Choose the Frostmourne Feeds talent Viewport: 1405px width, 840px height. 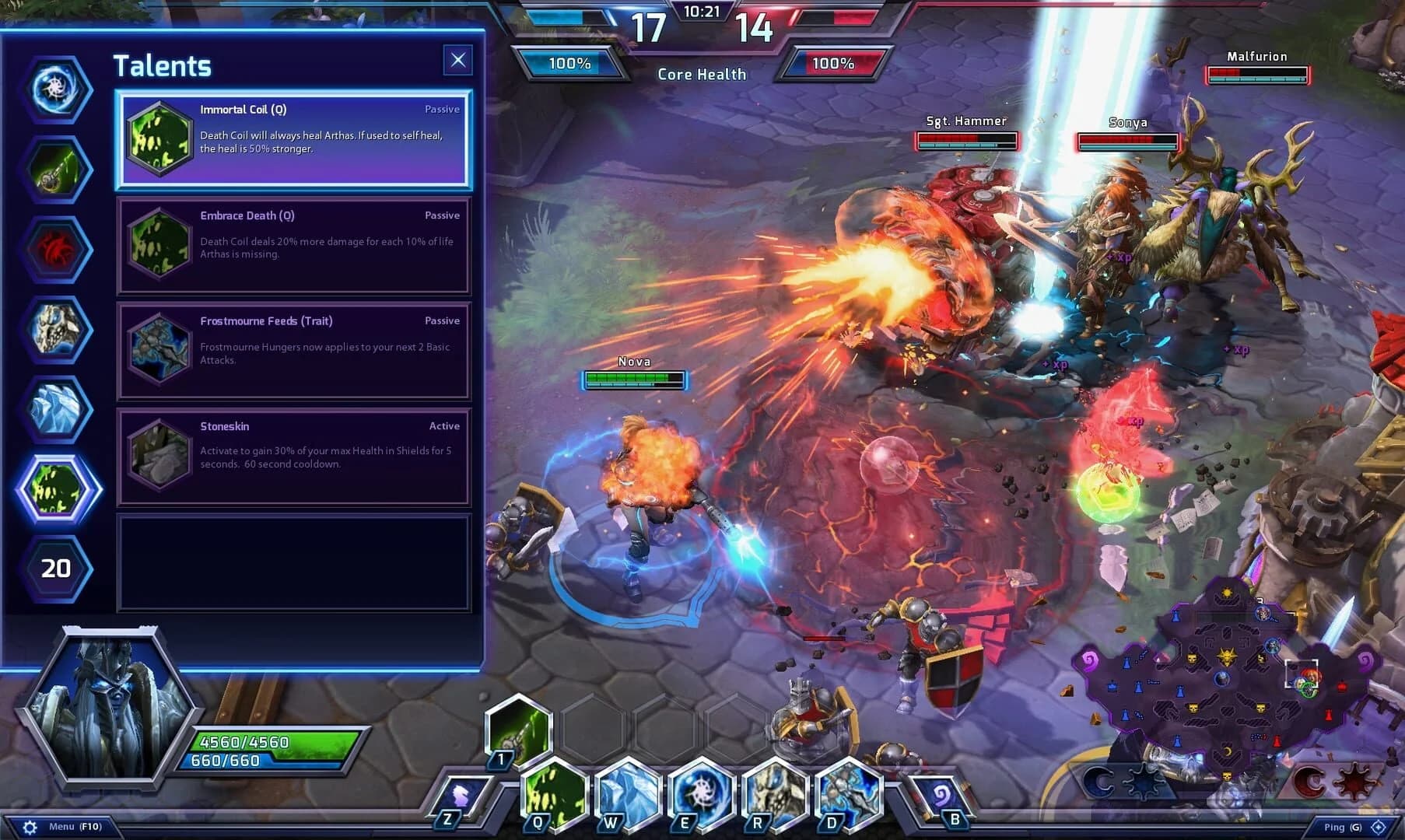tap(296, 352)
